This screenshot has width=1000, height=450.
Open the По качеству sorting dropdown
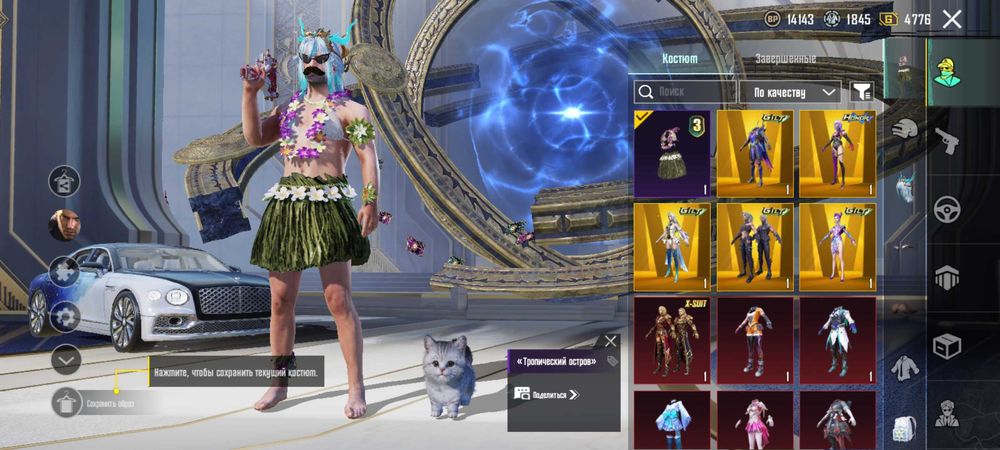tap(790, 92)
